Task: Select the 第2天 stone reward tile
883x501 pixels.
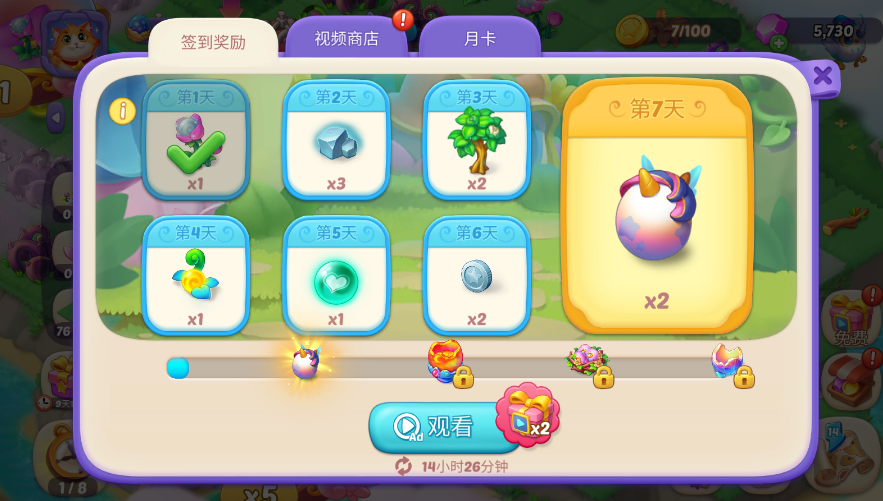Action: (x=336, y=140)
